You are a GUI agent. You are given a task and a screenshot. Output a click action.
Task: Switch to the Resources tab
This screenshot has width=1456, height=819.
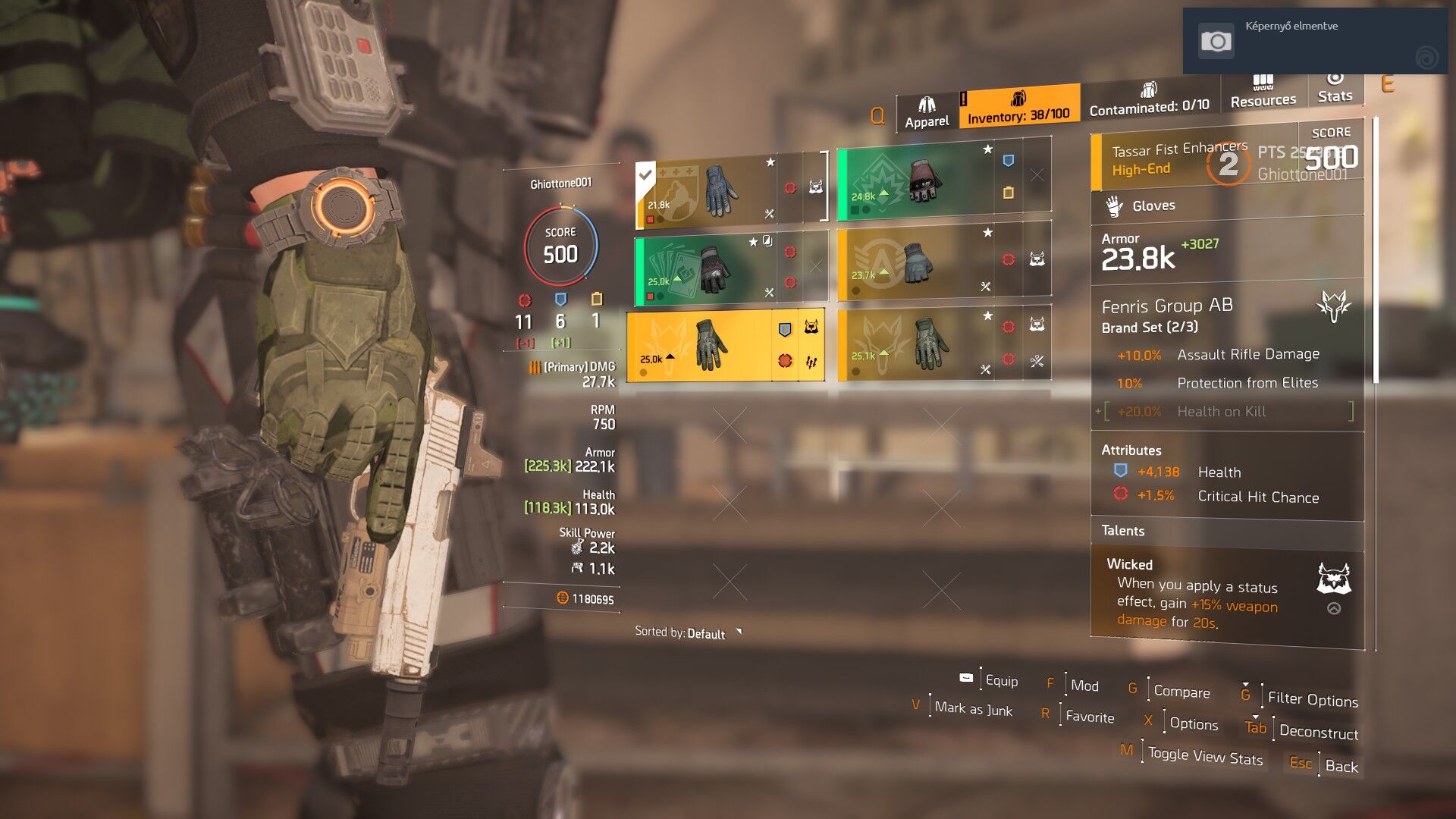[x=1263, y=92]
